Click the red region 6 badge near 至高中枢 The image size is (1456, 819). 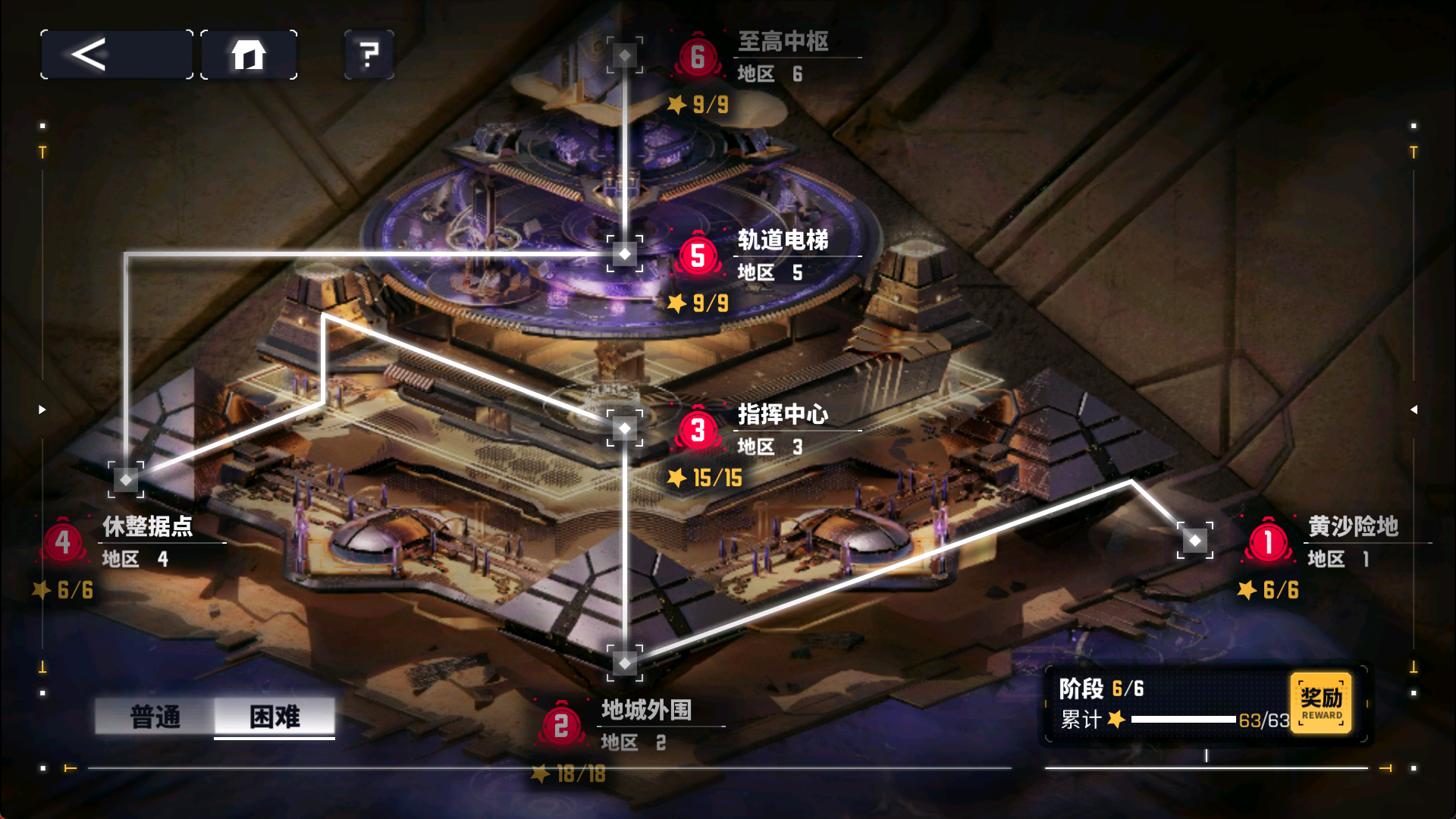(x=698, y=57)
